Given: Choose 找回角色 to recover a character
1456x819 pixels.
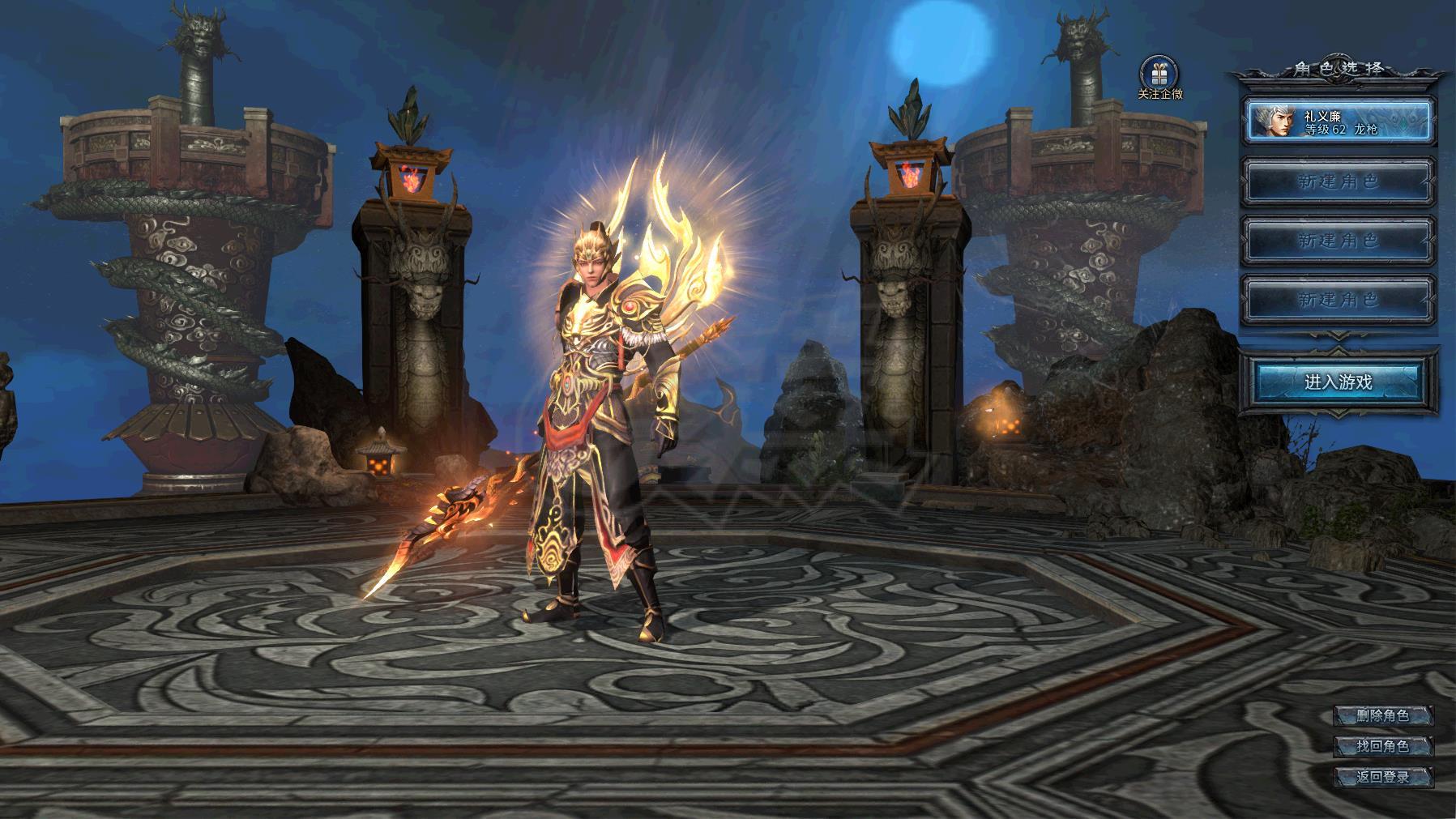Looking at the screenshot, I should (1383, 746).
